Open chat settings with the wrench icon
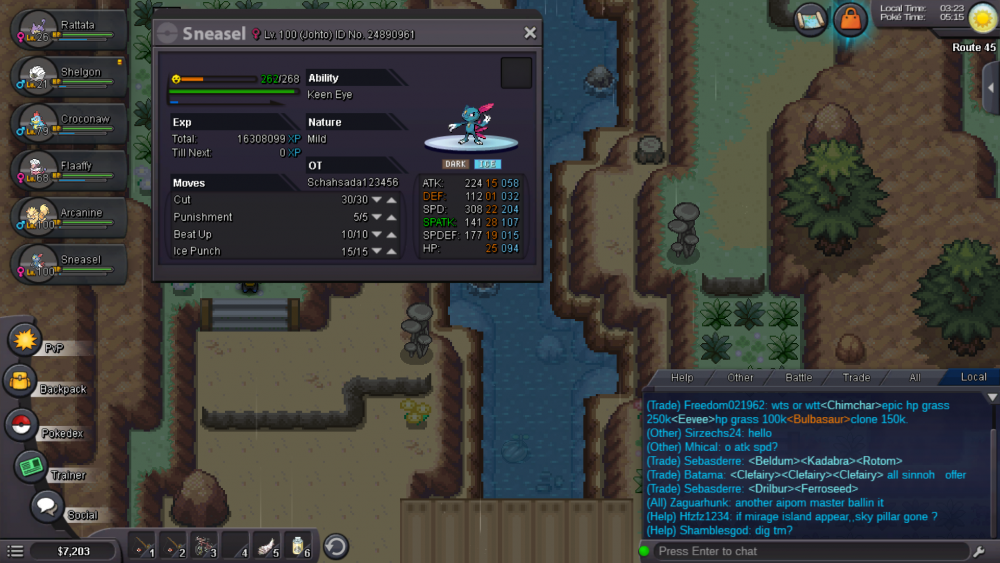Screen dimensions: 1000x563 (x=978, y=551)
